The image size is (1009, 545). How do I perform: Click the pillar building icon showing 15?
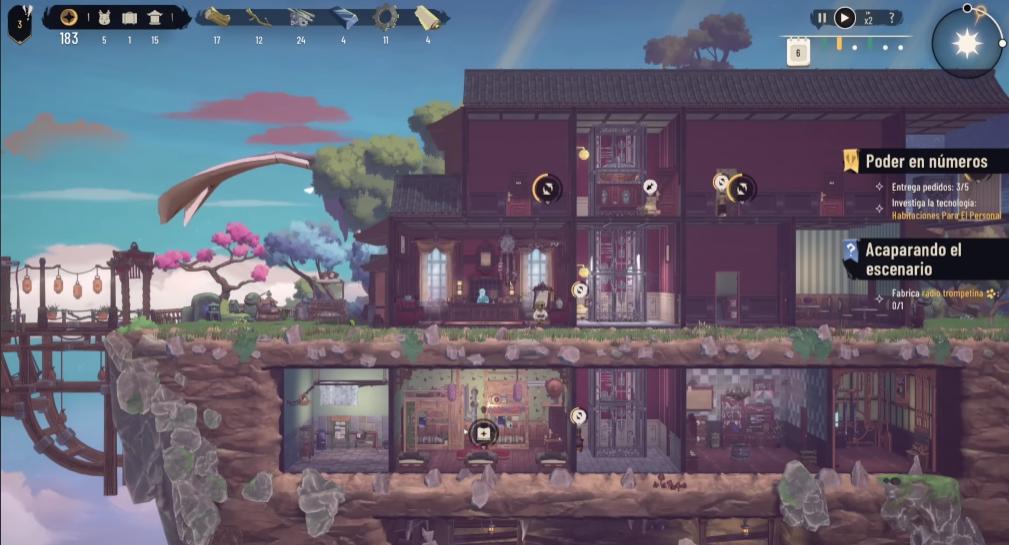(x=155, y=17)
